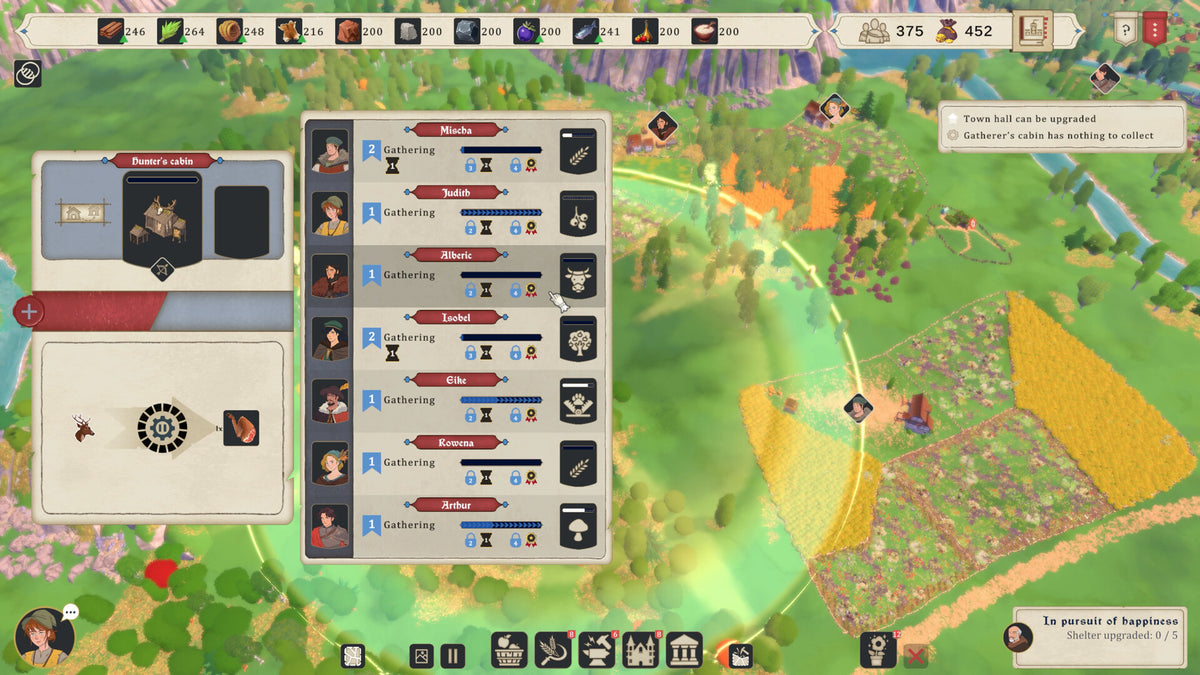This screenshot has width=1200, height=675.
Task: Open the columned hall build category
Action: click(x=685, y=651)
